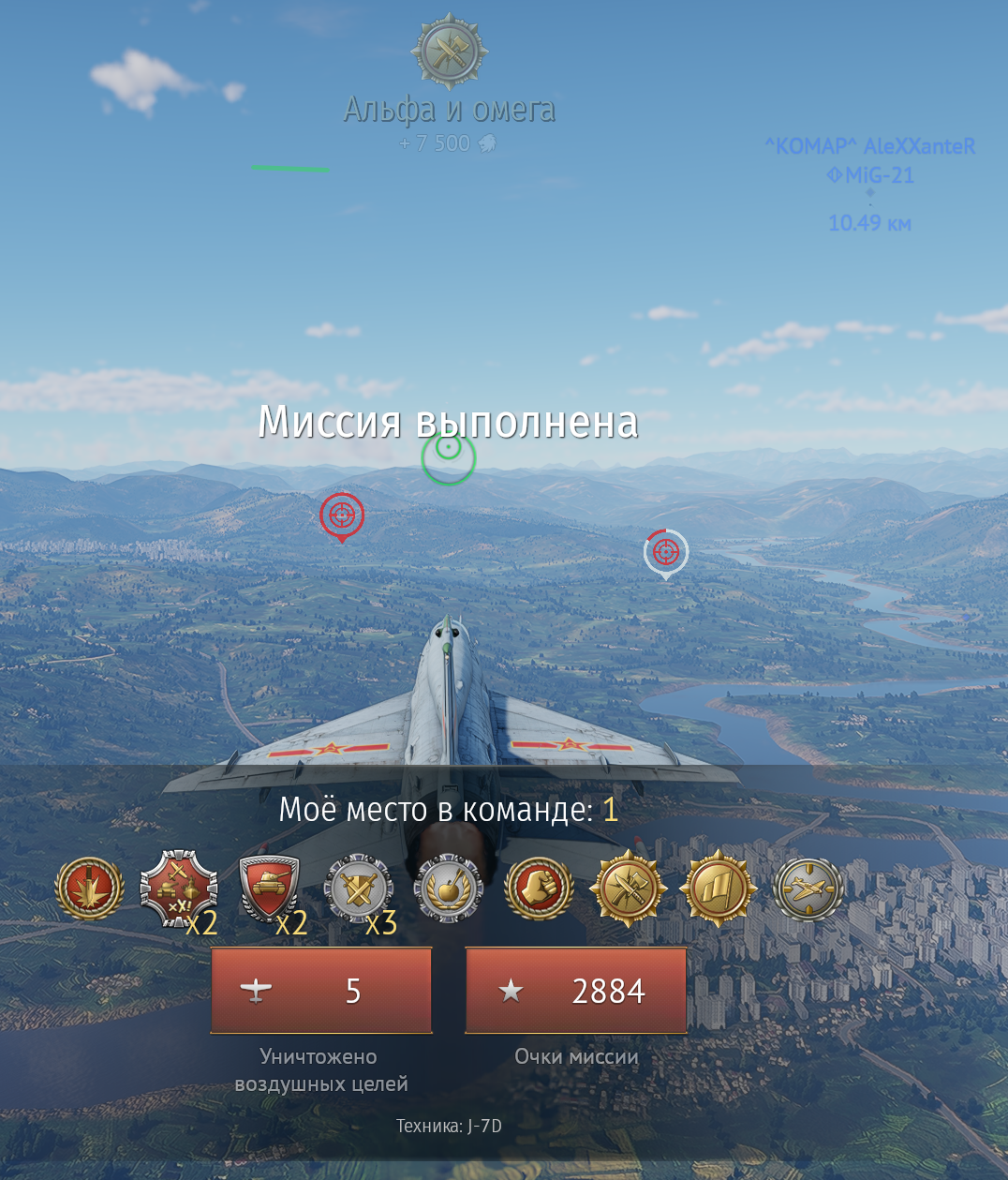This screenshot has width=1008, height=1180.
Task: Select the solid red target marker
Action: [x=342, y=515]
